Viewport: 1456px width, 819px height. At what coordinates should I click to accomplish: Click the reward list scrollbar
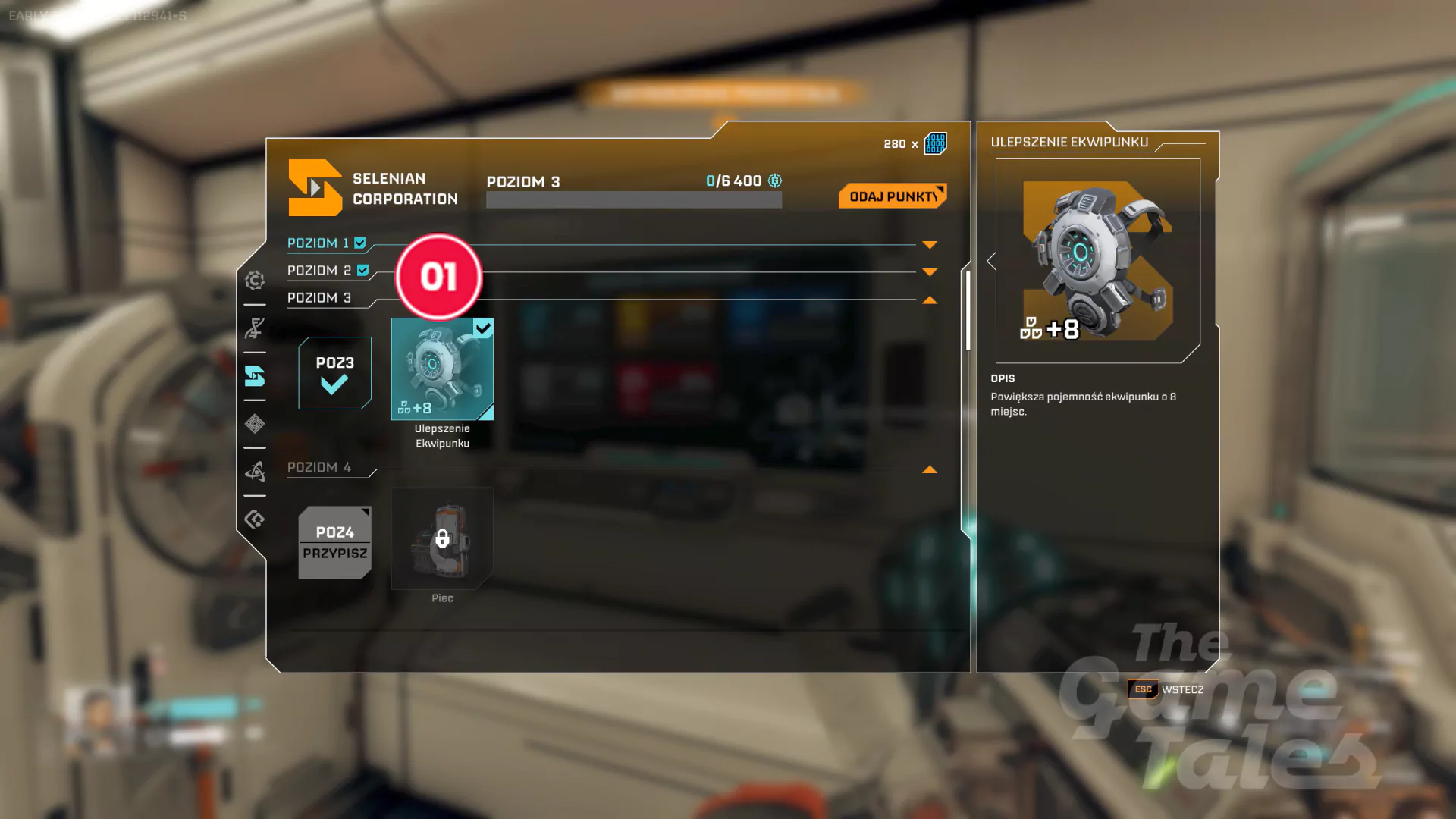point(968,311)
